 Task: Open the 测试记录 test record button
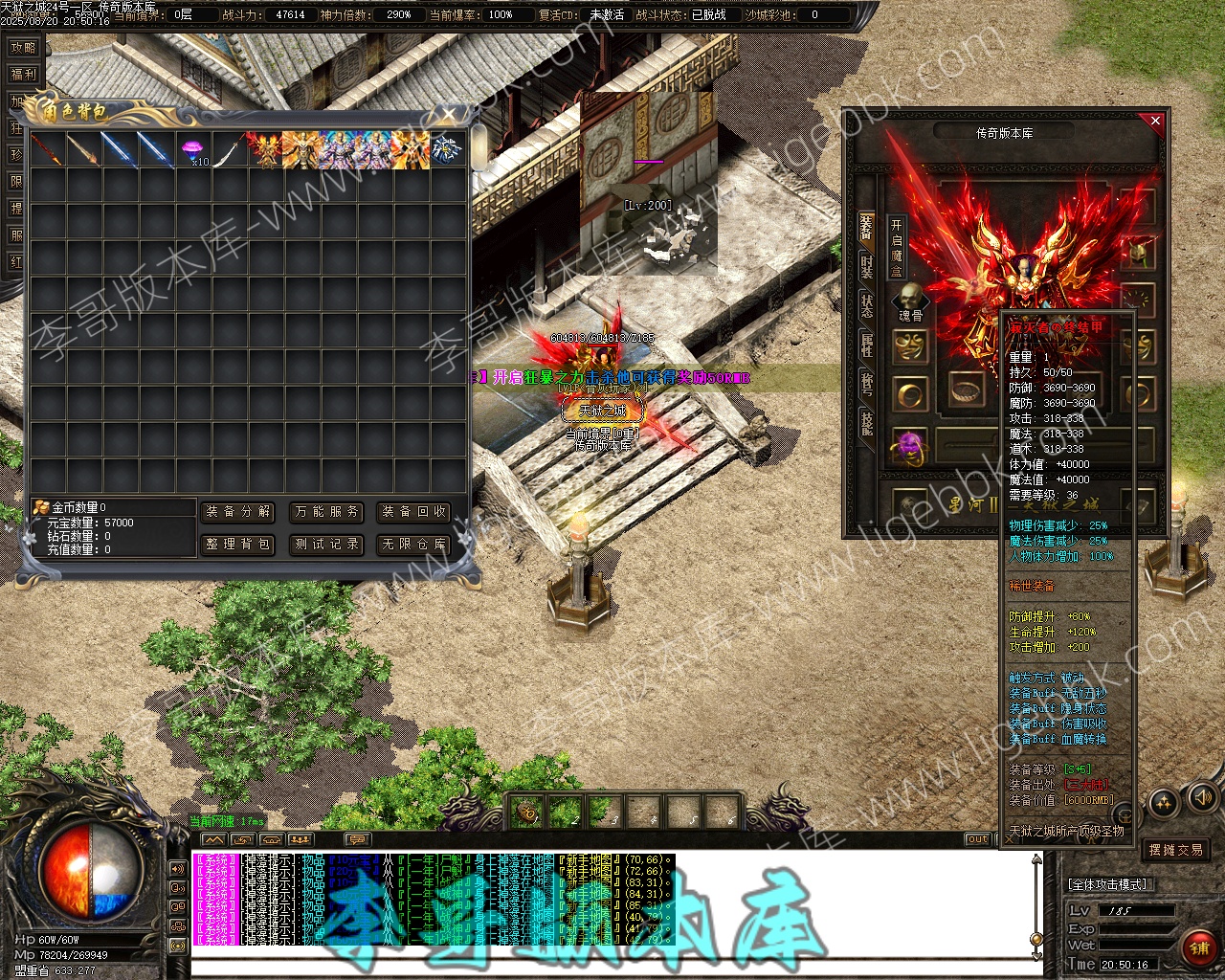click(326, 545)
